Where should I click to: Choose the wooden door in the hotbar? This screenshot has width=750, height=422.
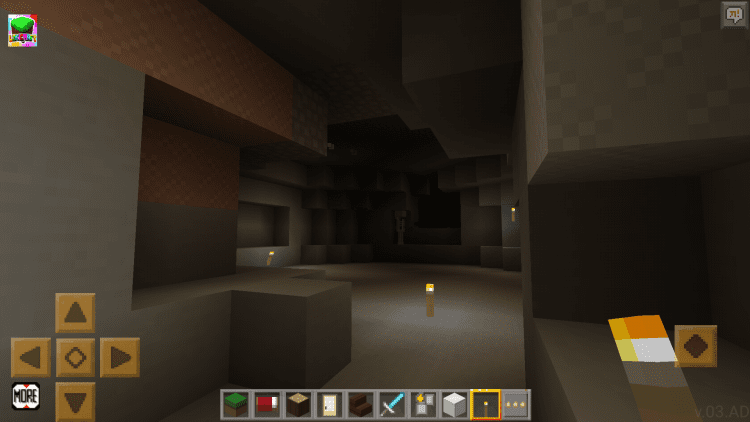[329, 404]
